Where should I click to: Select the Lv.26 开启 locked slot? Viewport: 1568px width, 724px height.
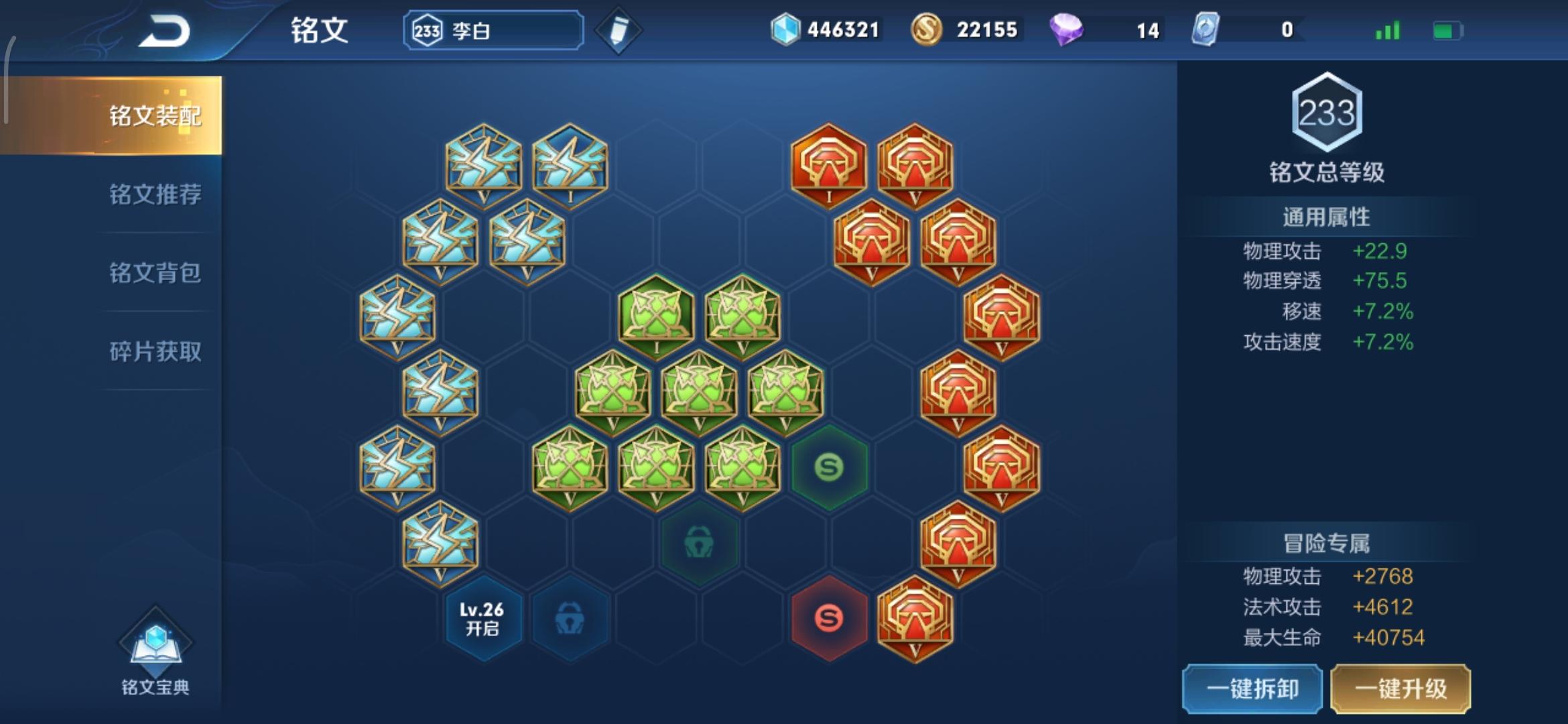pyautogui.click(x=482, y=618)
